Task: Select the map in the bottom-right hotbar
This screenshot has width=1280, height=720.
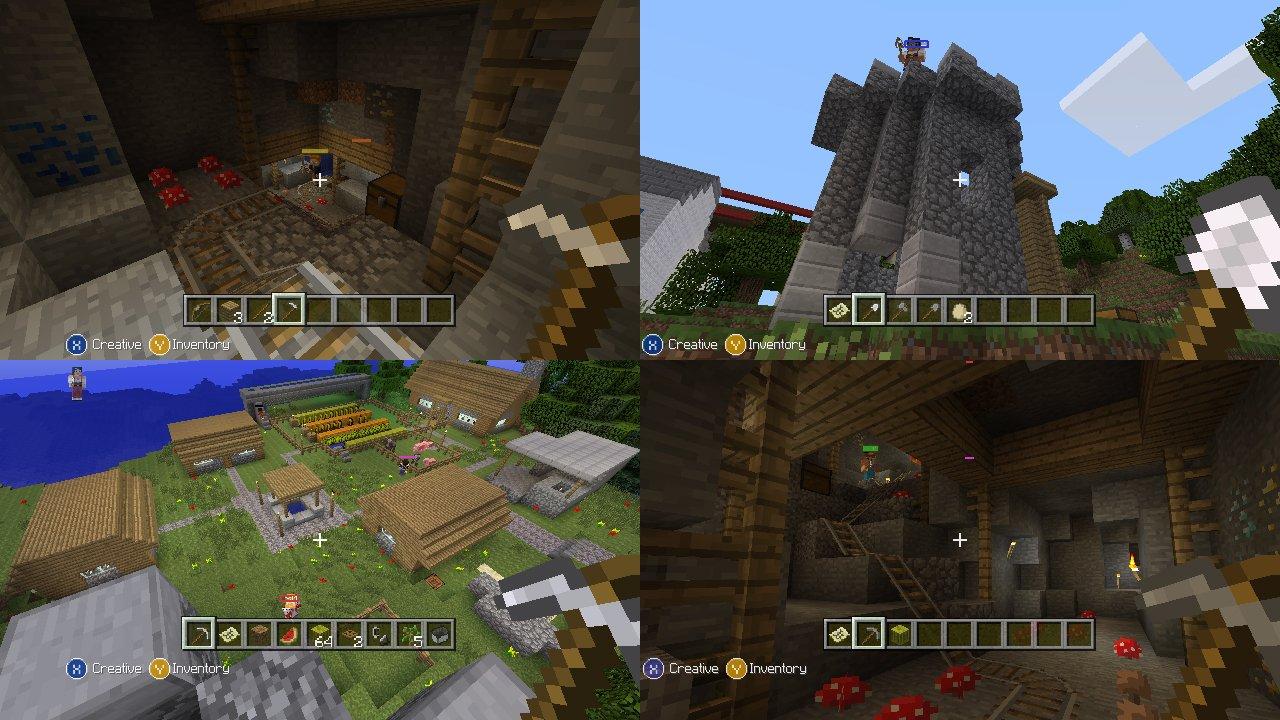Action: (x=838, y=631)
